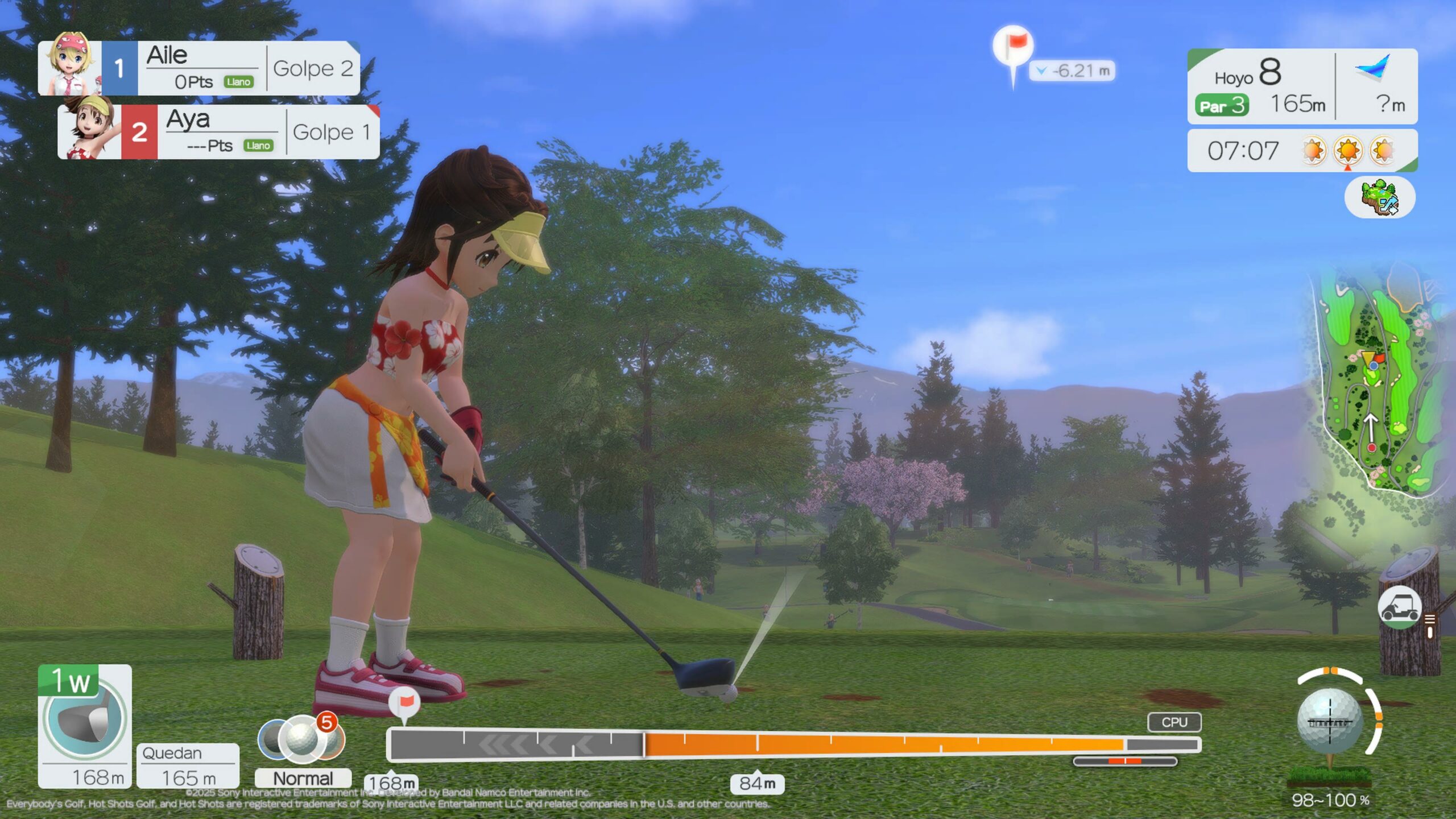Click the wind direction arrow indicator
1456x819 pixels.
tap(1374, 68)
